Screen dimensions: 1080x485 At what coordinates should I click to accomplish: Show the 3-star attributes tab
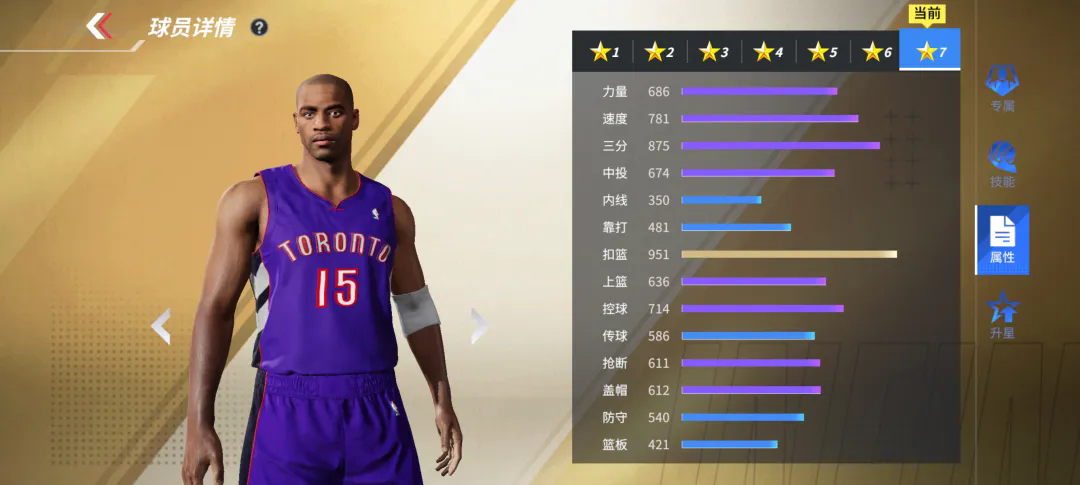coord(714,52)
